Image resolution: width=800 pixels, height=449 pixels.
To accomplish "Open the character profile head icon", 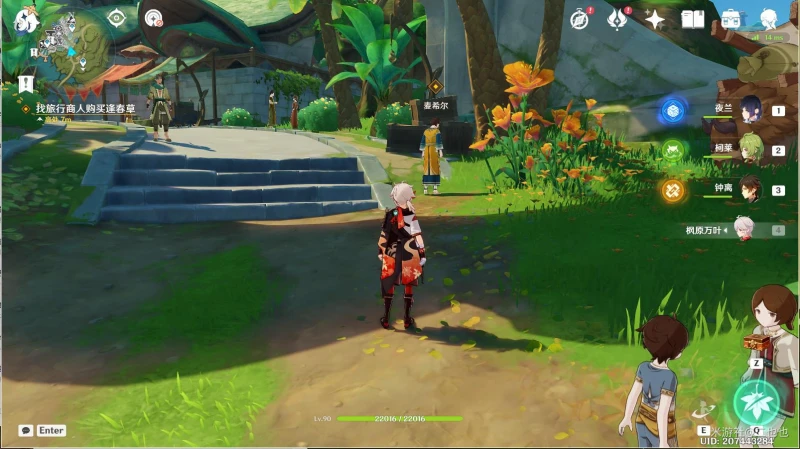I will [769, 19].
